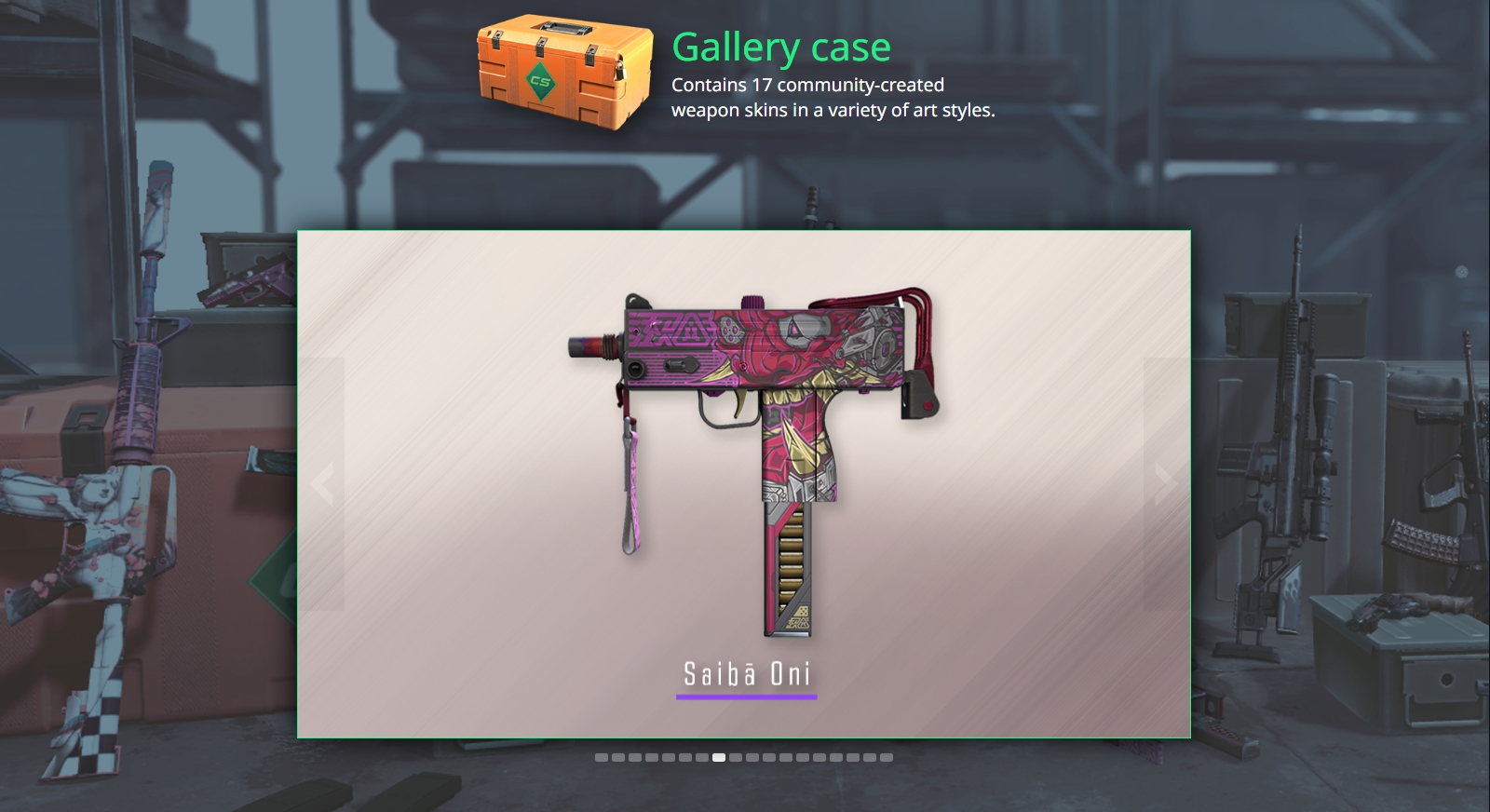This screenshot has height=812, width=1490.
Task: Go to the previous skin with left arrow
Action: (x=322, y=484)
